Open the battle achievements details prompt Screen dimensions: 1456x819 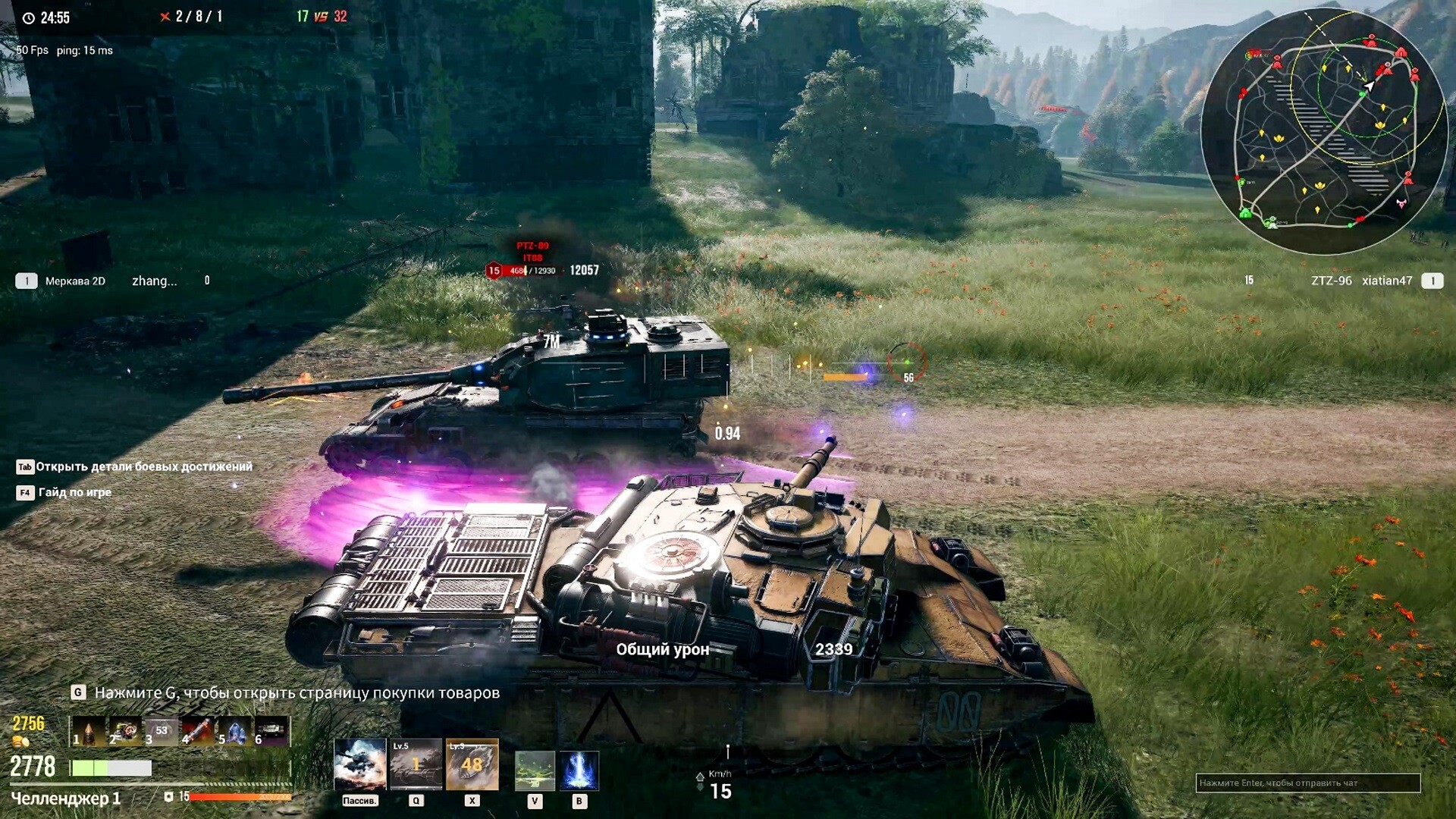[135, 467]
